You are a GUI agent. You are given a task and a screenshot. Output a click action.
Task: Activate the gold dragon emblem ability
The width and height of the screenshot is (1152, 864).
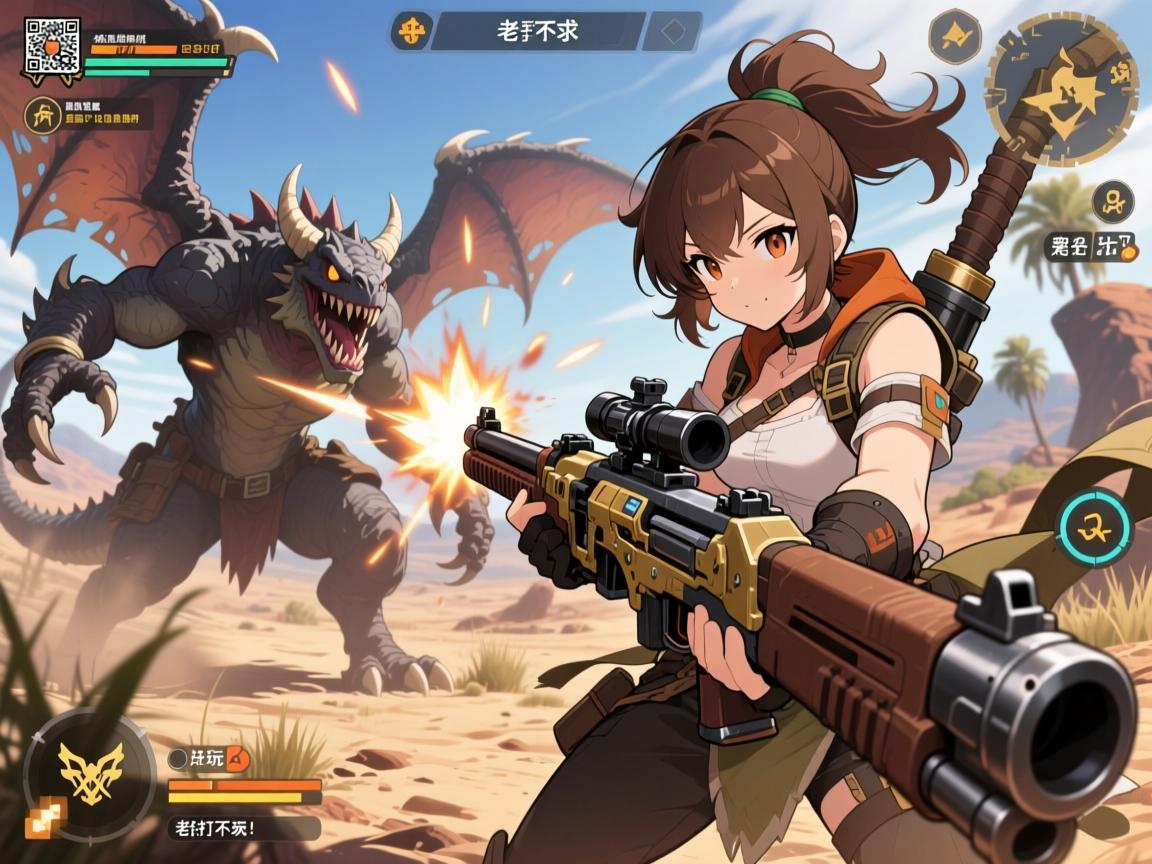[90, 774]
